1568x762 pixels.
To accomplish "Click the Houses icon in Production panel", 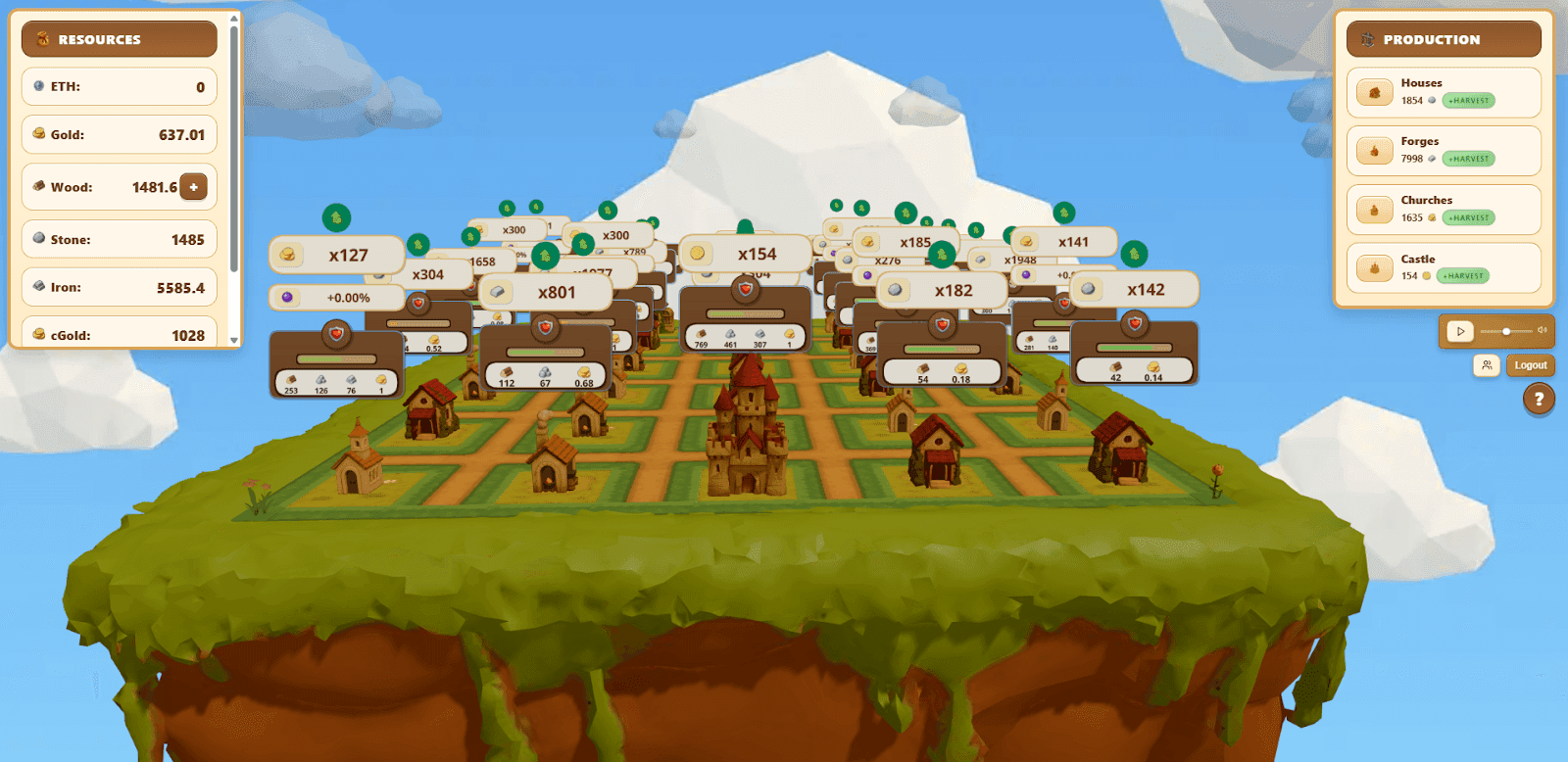I will pos(1375,91).
